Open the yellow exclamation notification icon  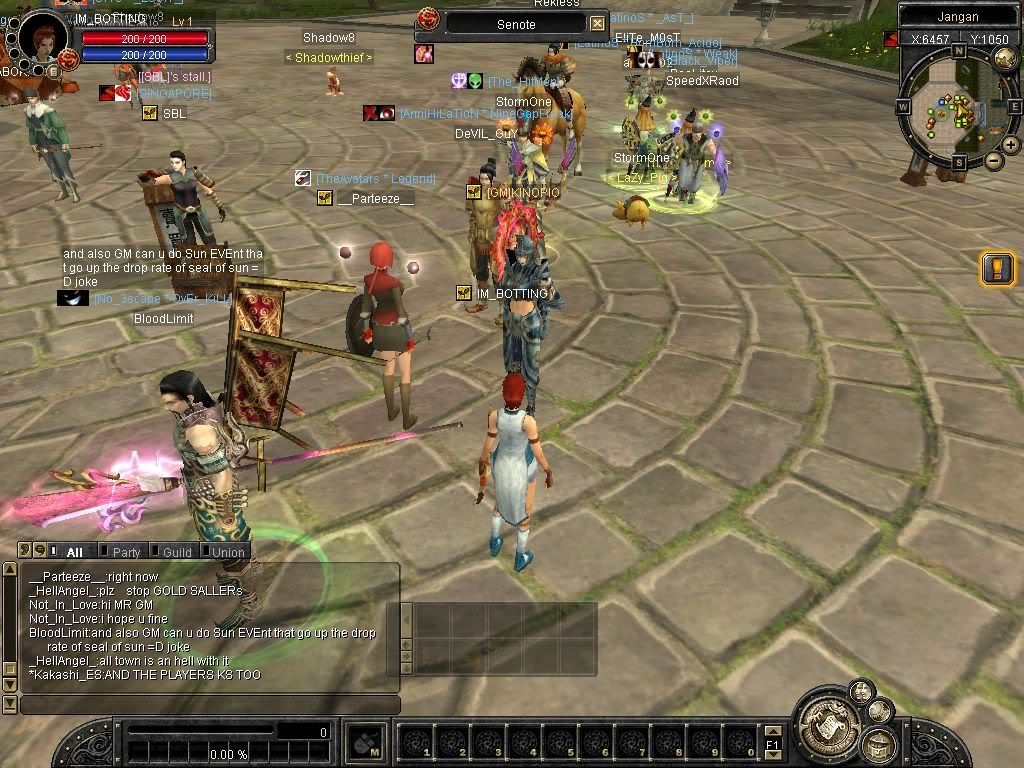[x=997, y=268]
